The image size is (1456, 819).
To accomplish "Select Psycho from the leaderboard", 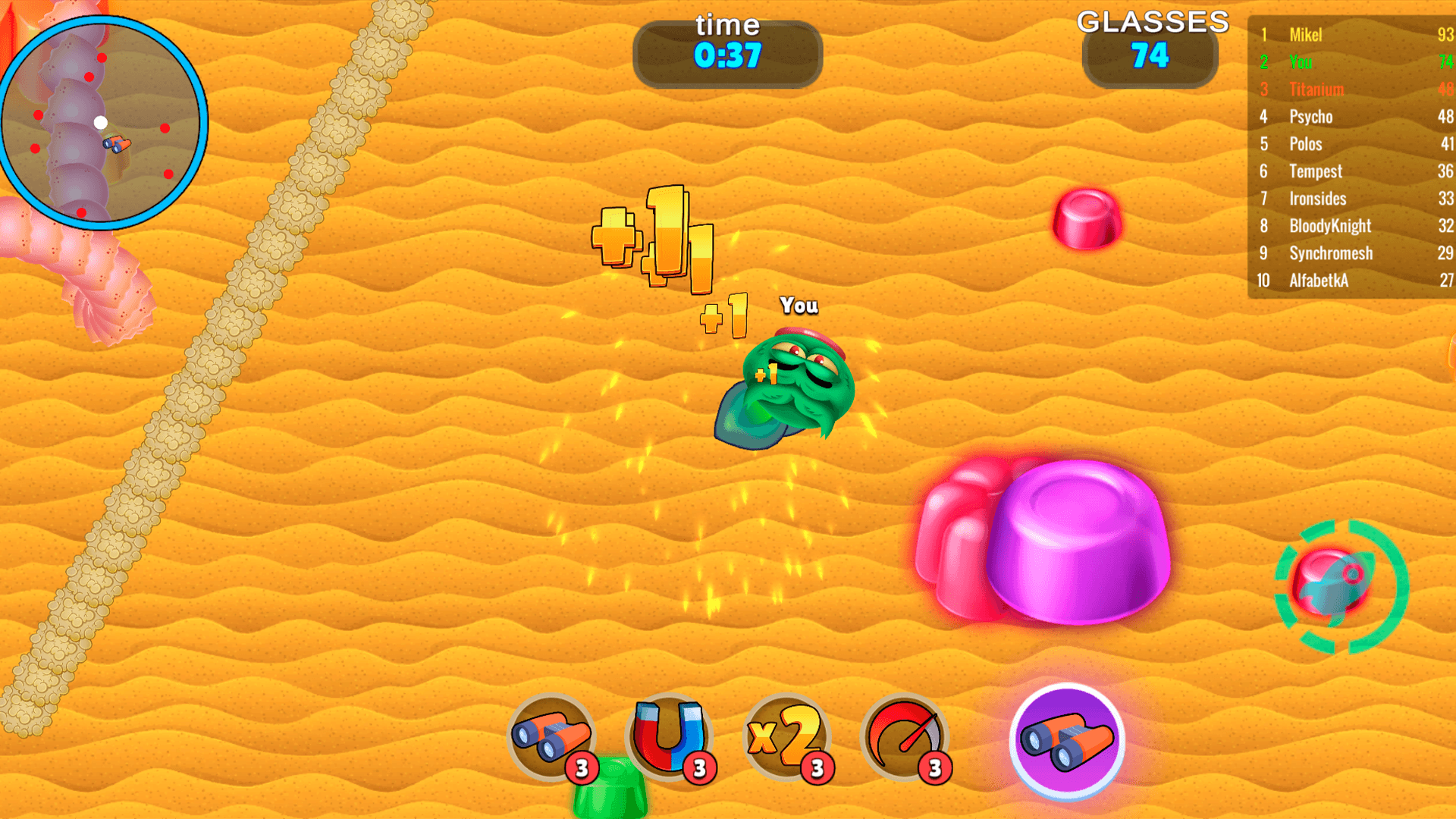I will (1311, 117).
